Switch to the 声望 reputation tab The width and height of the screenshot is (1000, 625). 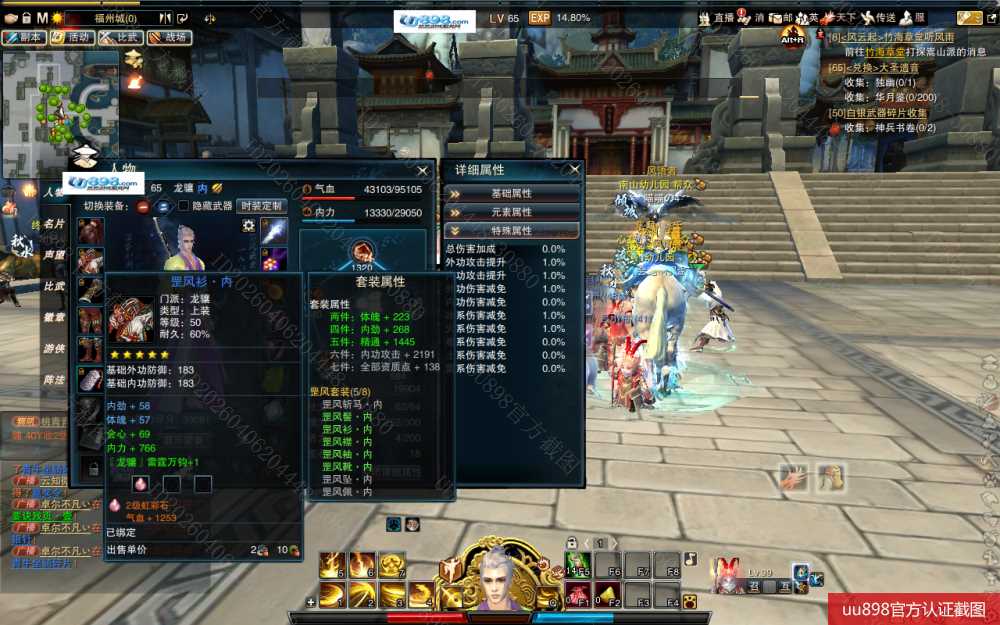[53, 255]
